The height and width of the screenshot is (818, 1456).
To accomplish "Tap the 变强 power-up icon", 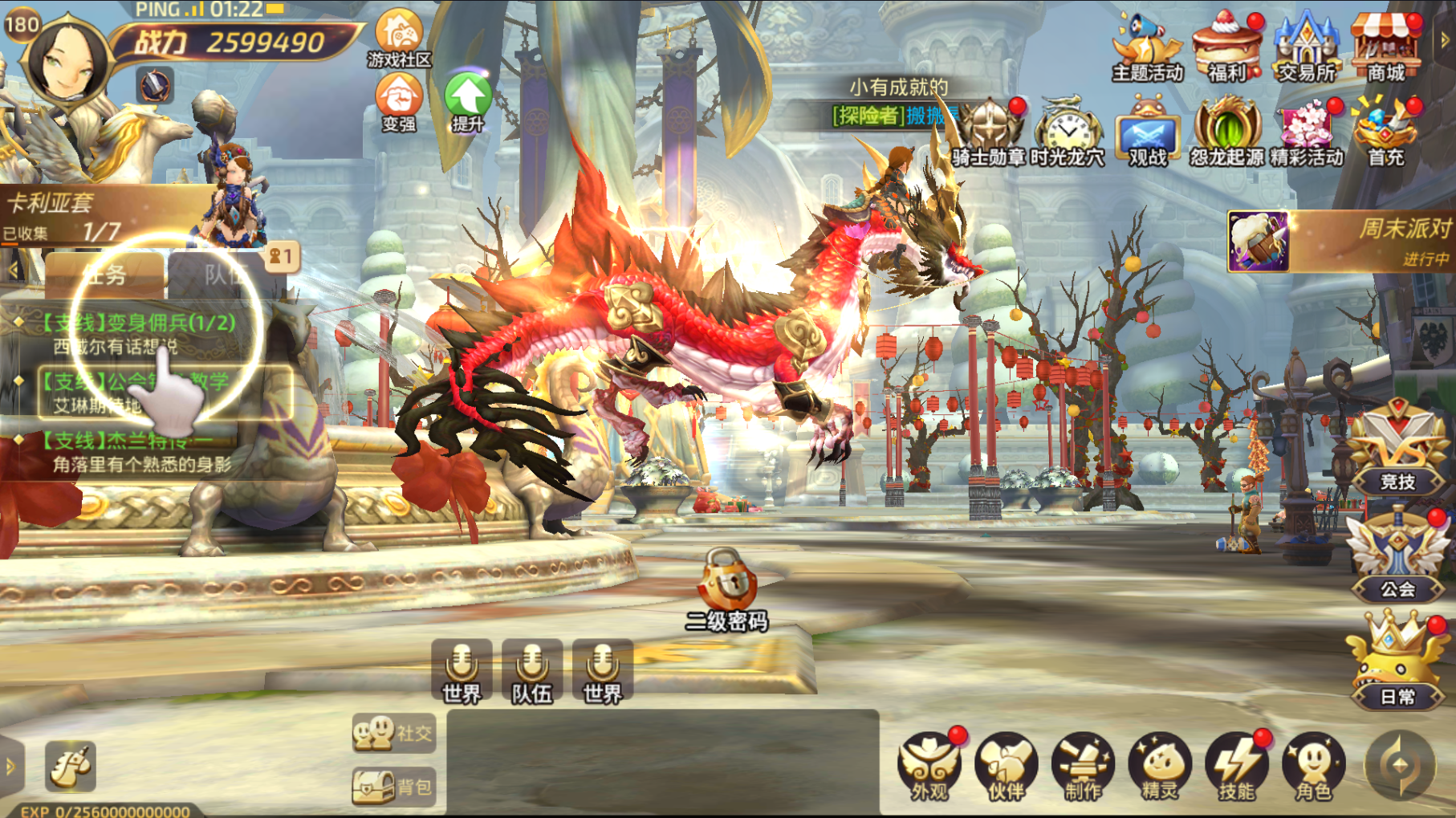I will point(399,102).
